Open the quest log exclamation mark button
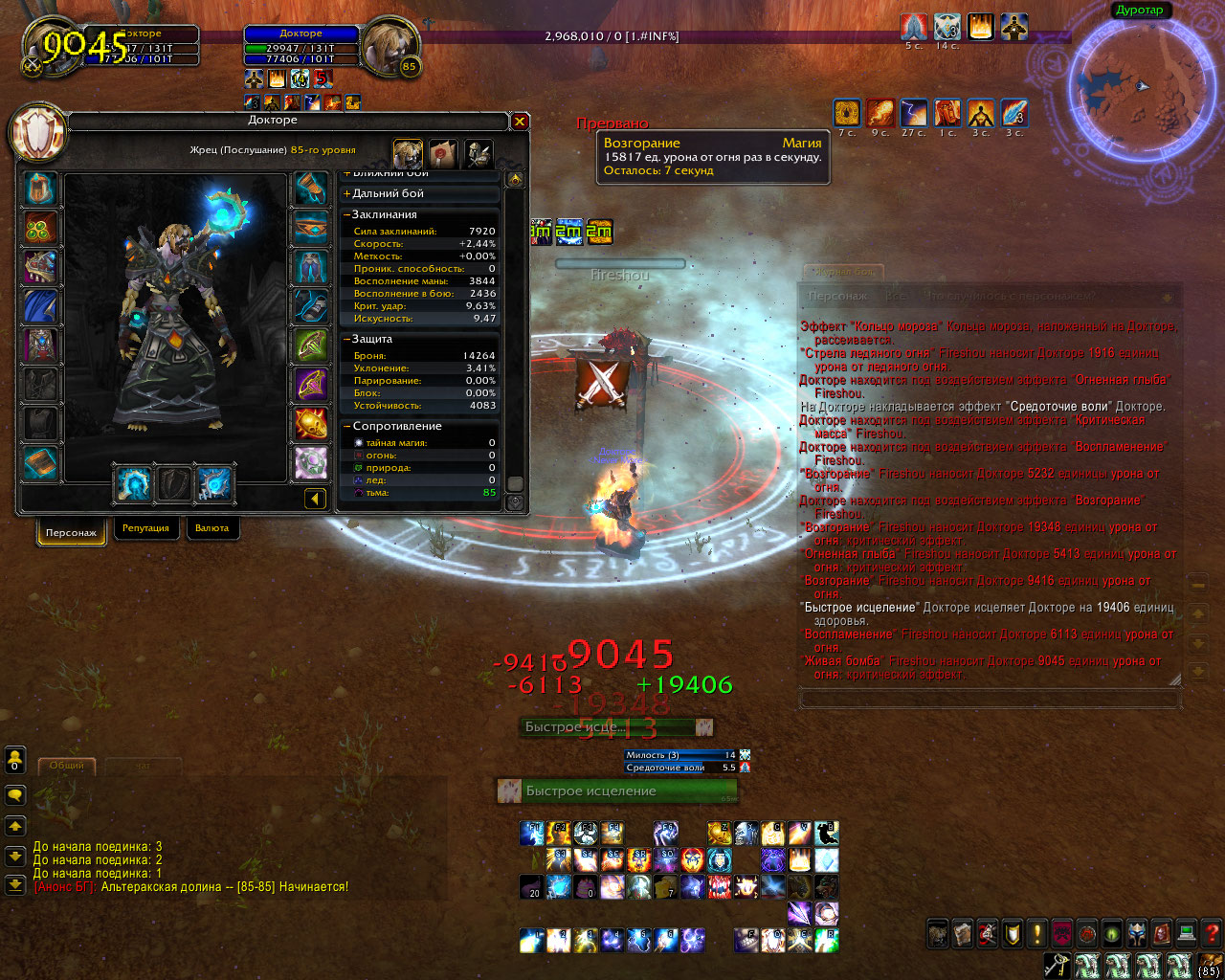The image size is (1225, 980). click(x=1037, y=933)
